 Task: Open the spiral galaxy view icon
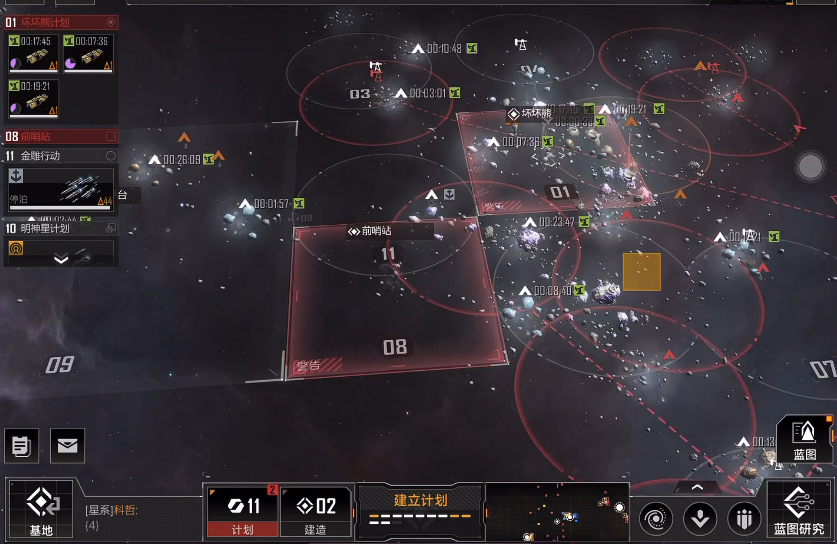click(x=656, y=518)
